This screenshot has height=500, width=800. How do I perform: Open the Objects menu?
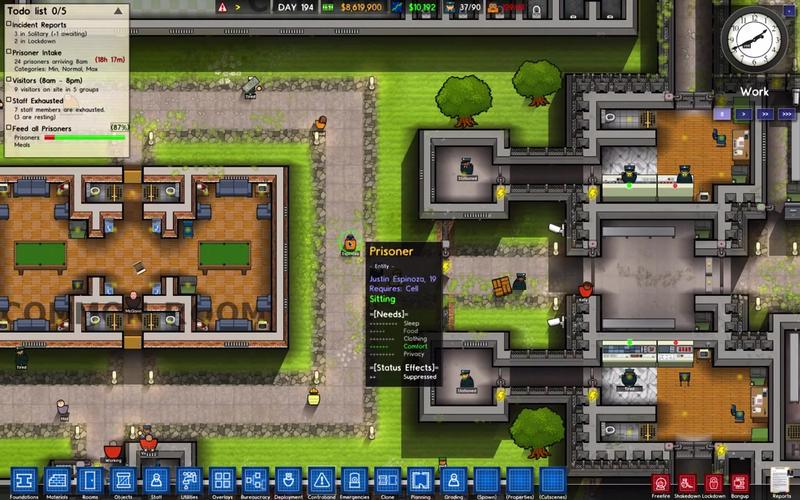point(122,480)
